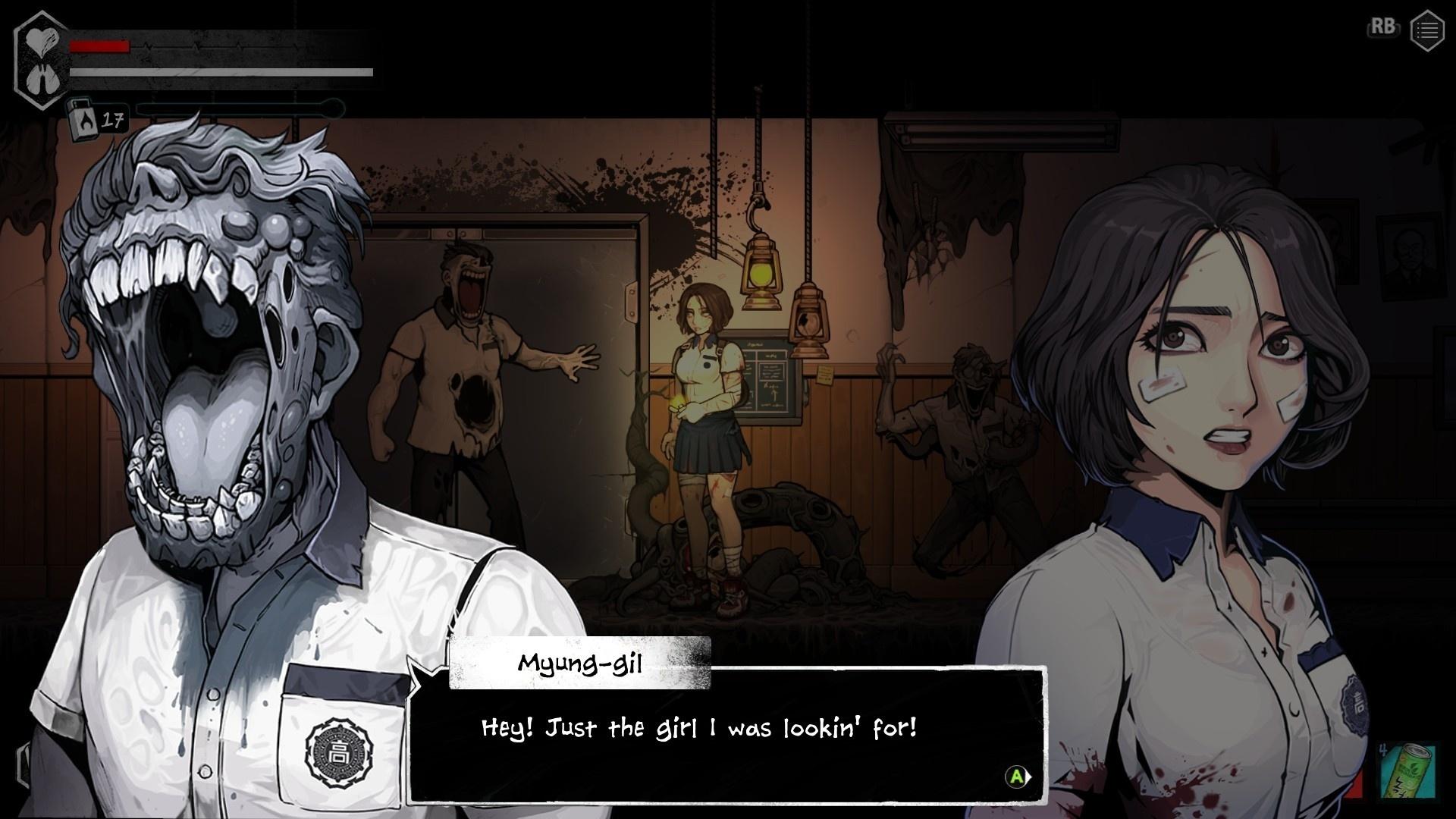
Task: Open the hexagonal list menu icon
Action: pos(1426,31)
